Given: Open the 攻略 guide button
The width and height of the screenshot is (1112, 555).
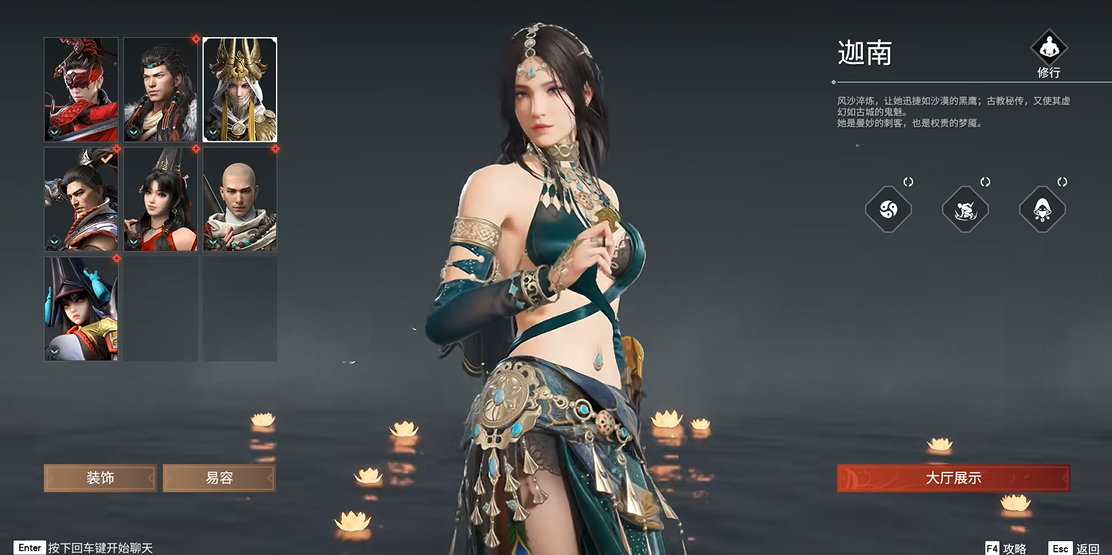Looking at the screenshot, I should point(1006,548).
